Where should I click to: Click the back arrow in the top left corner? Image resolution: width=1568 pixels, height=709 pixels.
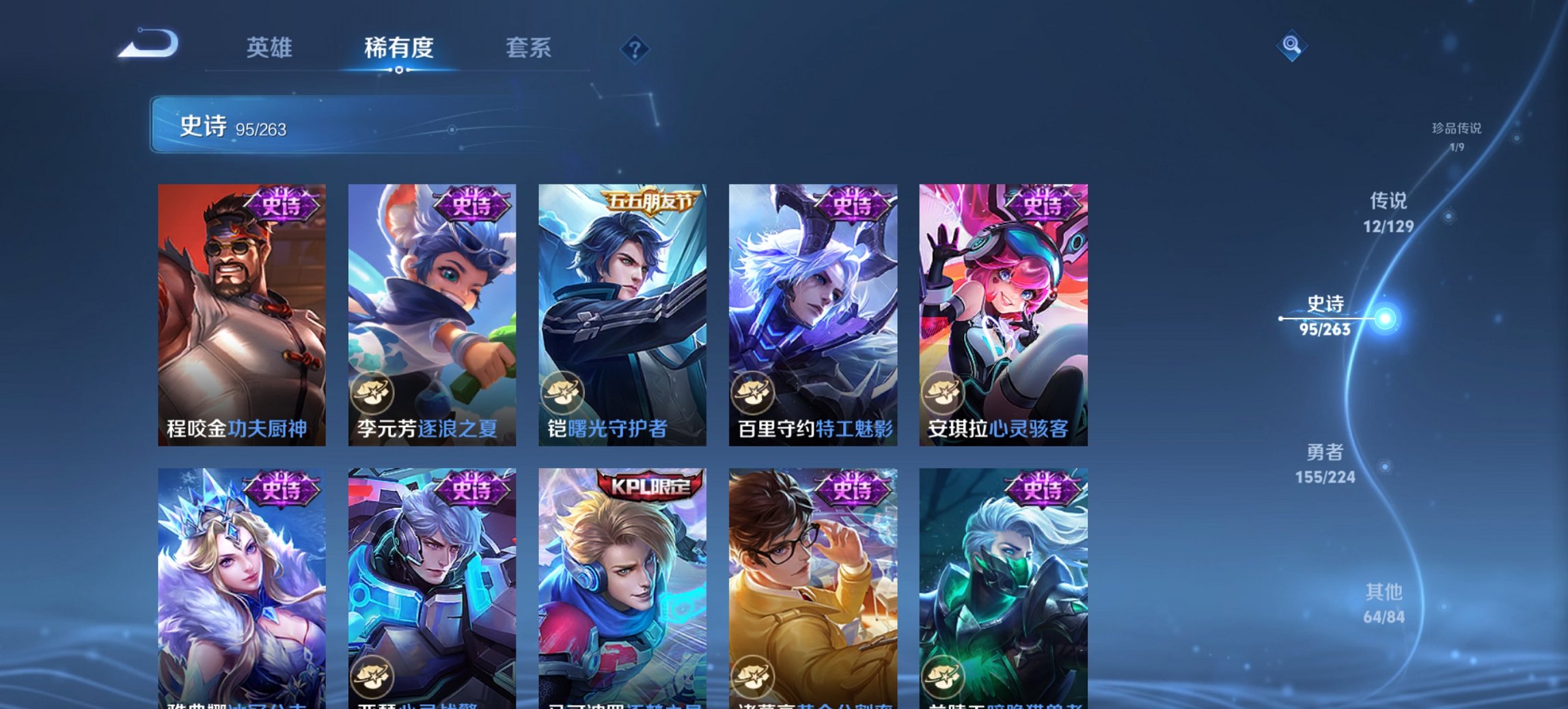pos(149,43)
